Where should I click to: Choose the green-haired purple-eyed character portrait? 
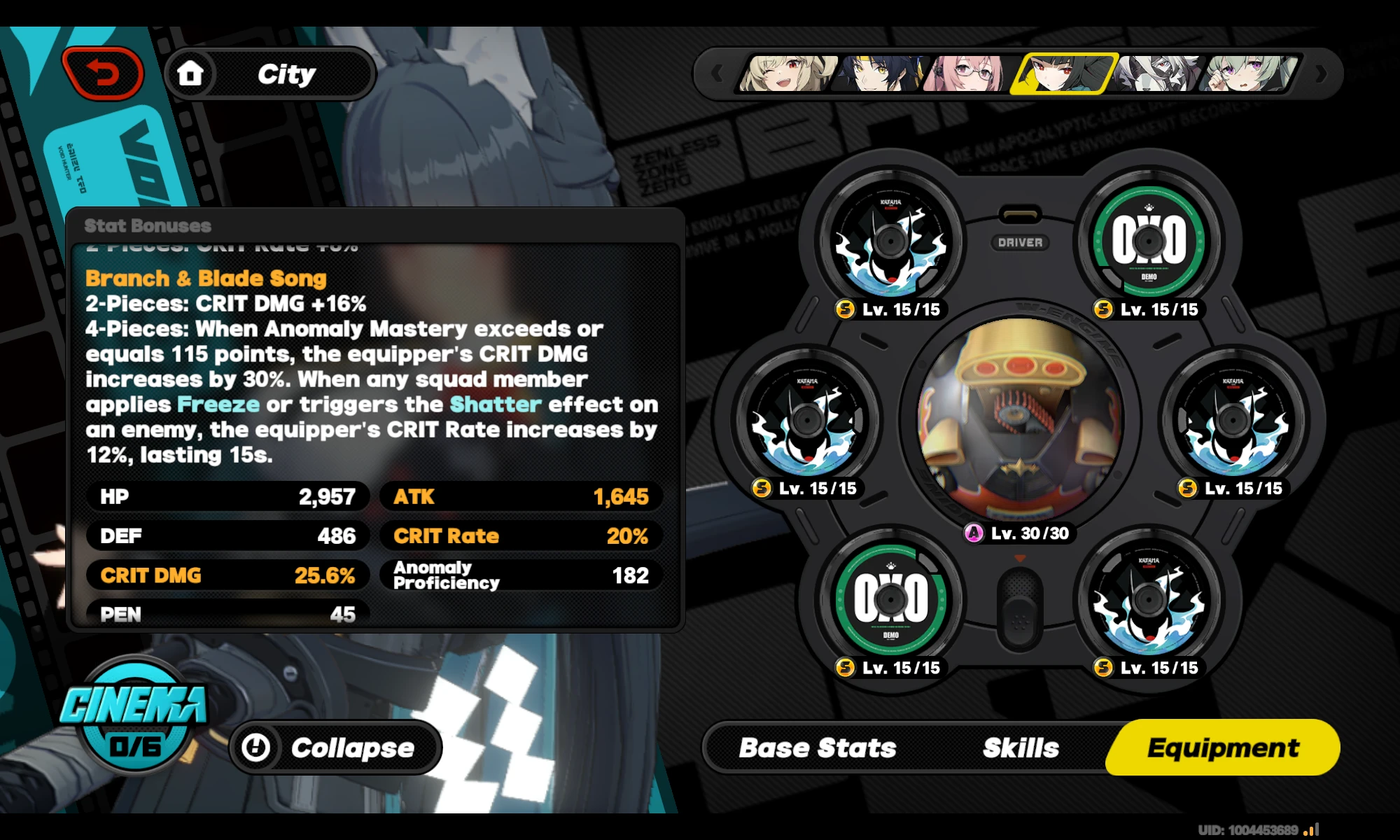1247,73
